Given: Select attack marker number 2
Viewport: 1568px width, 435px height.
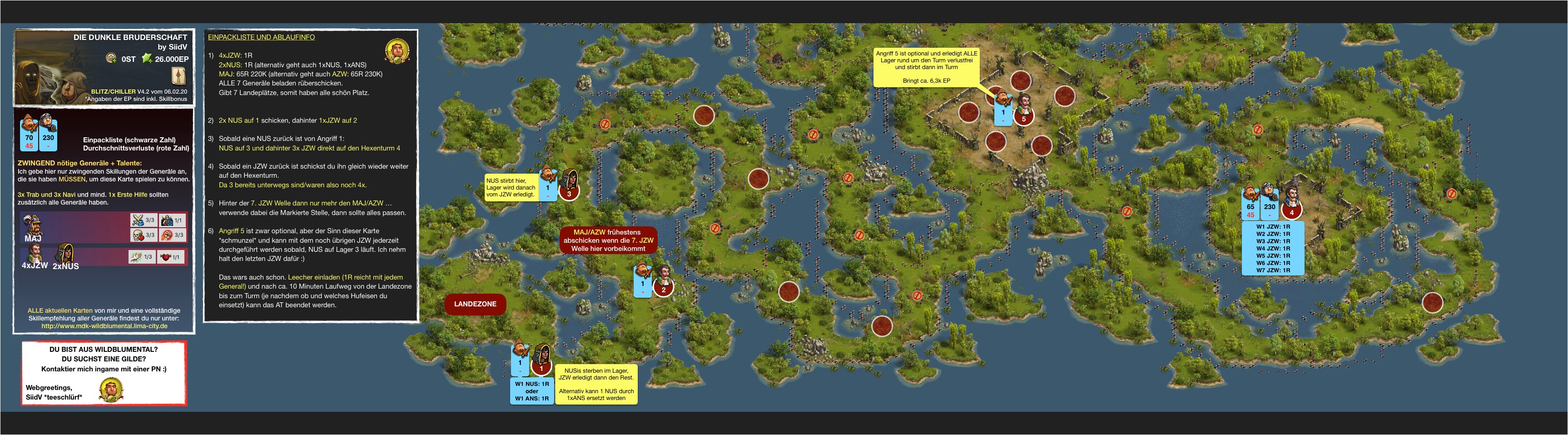Looking at the screenshot, I should 664,290.
